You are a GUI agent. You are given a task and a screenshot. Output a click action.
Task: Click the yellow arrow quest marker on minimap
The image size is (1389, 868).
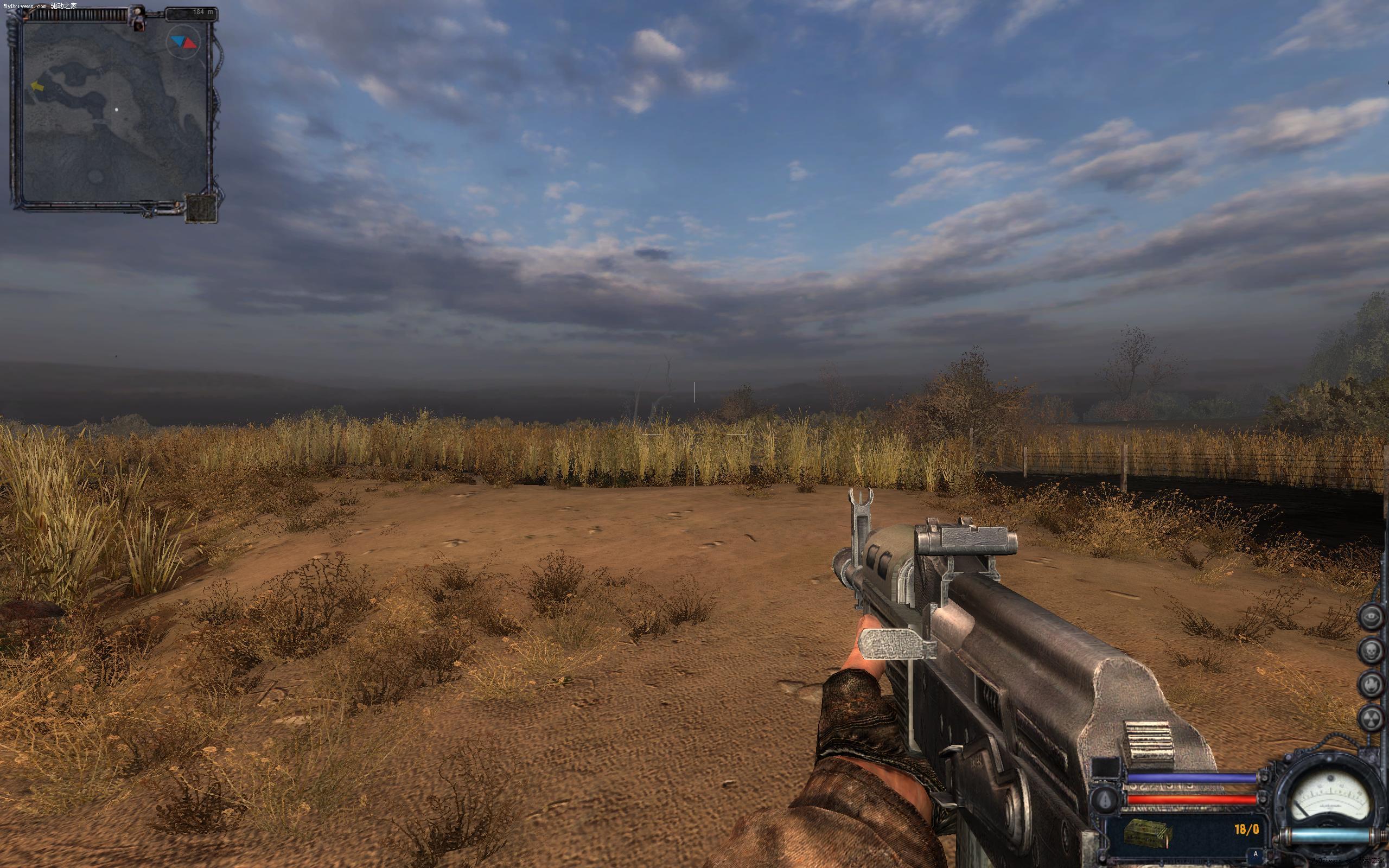pos(37,86)
